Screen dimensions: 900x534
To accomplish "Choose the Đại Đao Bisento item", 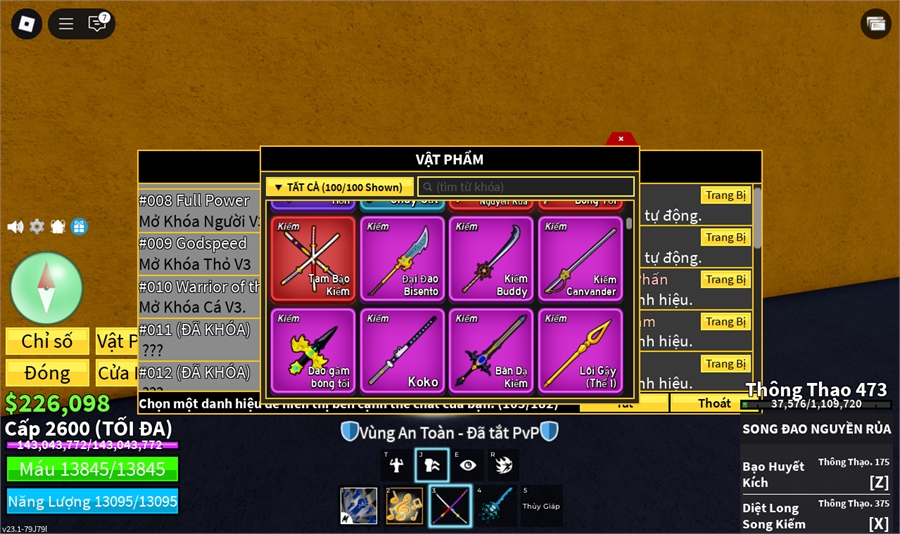I will tap(402, 258).
